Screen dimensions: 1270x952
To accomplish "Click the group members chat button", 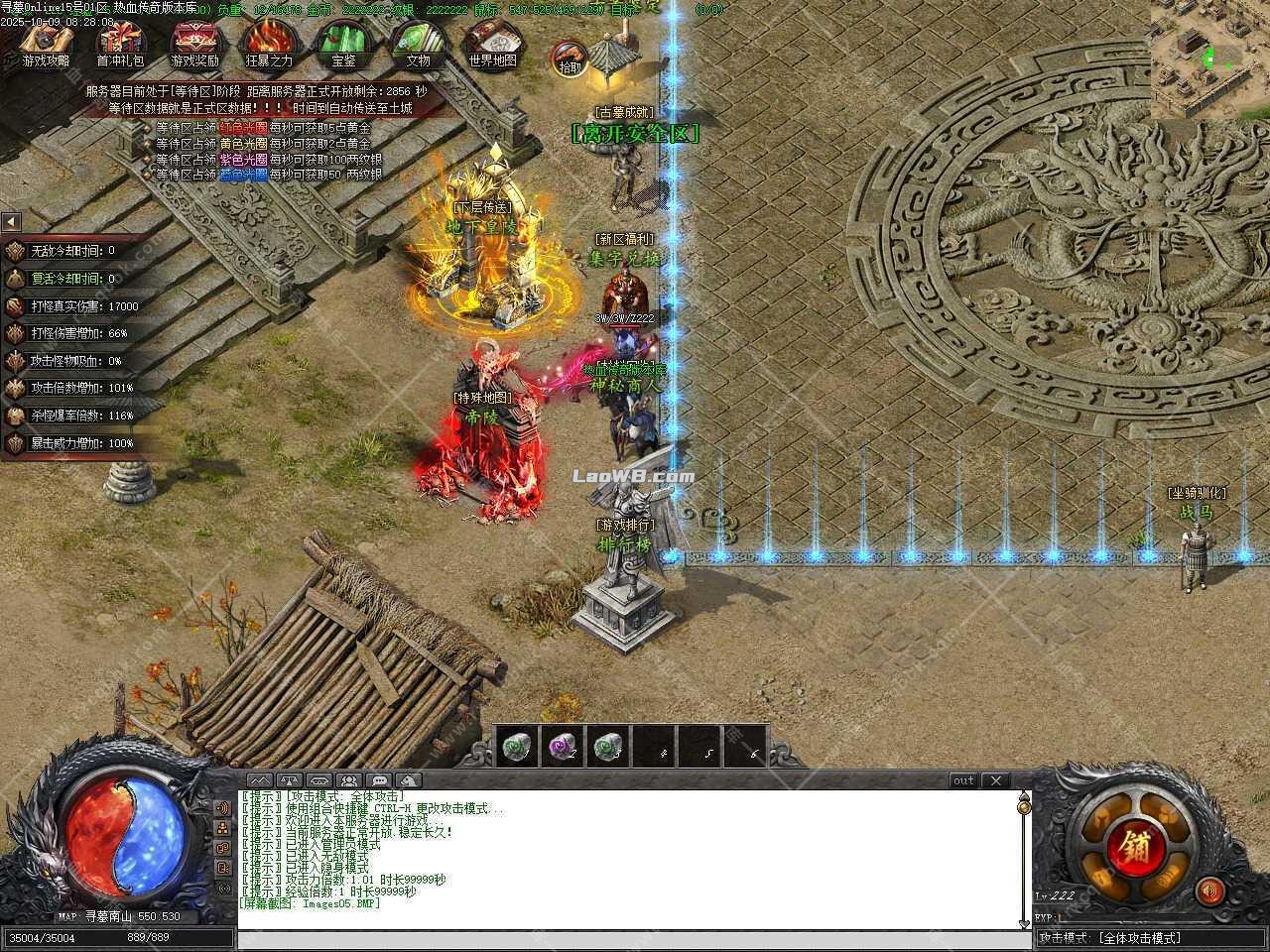I will pos(349,780).
